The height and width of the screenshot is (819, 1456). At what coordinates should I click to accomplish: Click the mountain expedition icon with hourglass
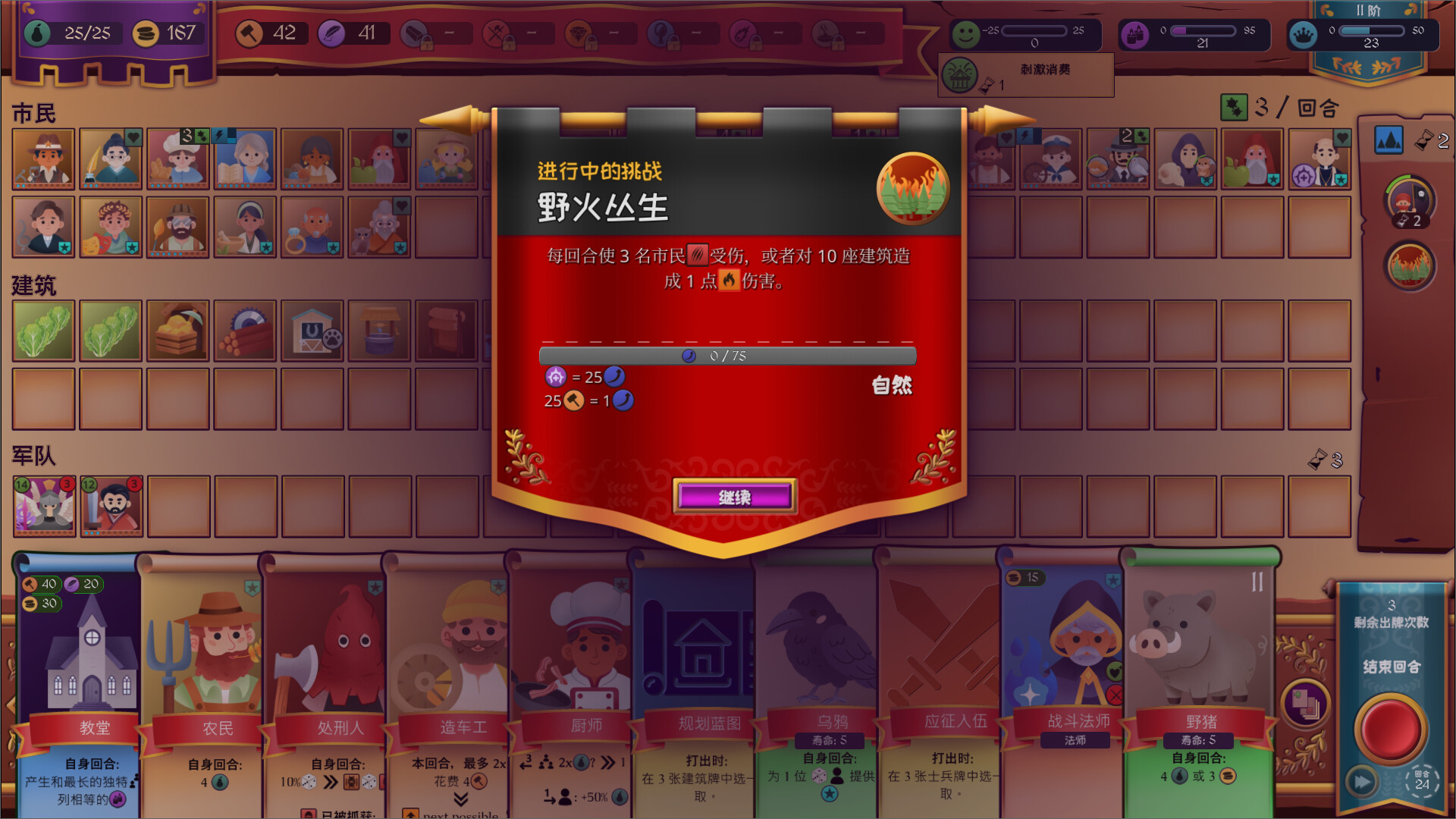click(1390, 140)
